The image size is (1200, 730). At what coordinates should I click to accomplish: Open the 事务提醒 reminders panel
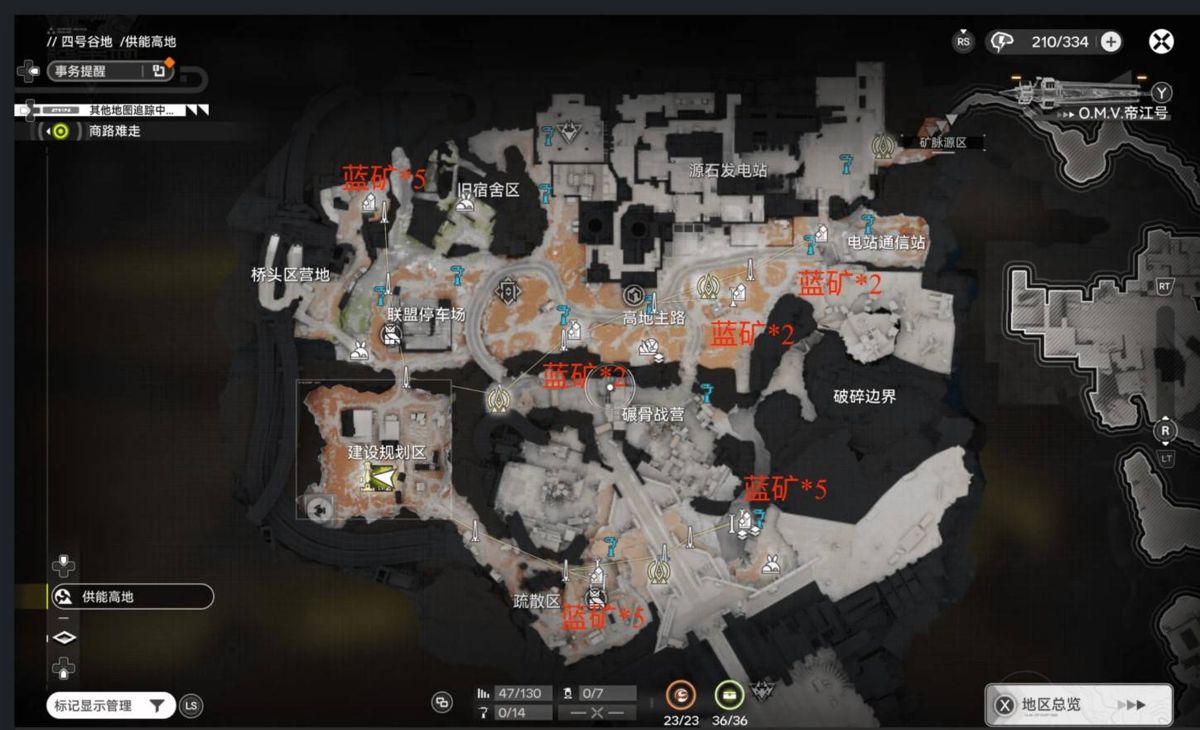95,71
